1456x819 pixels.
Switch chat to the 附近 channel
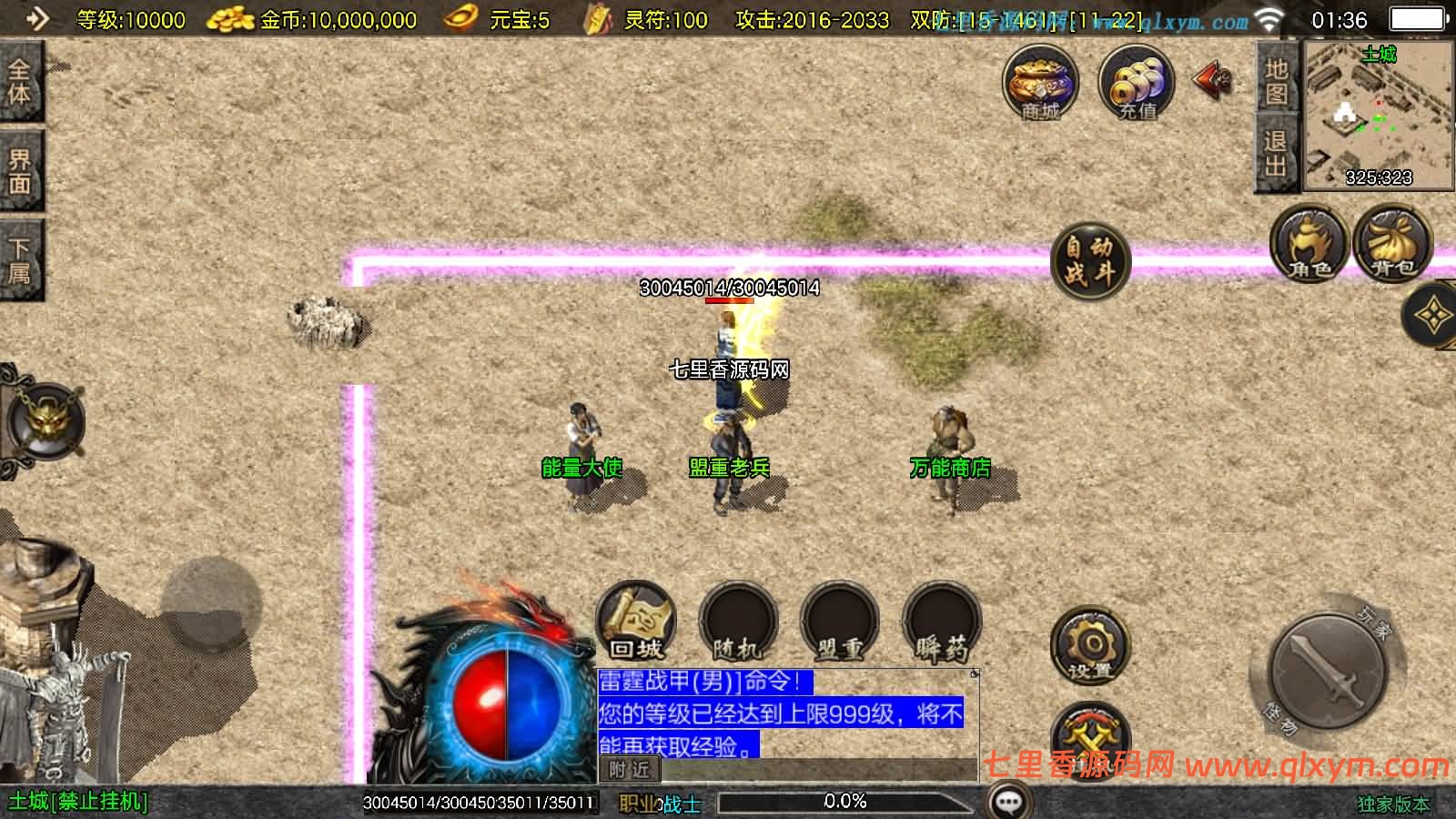[x=630, y=770]
